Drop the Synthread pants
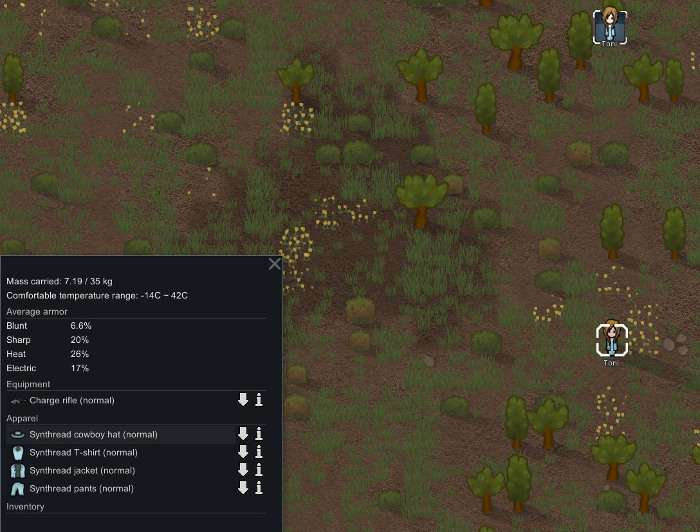 click(242, 488)
